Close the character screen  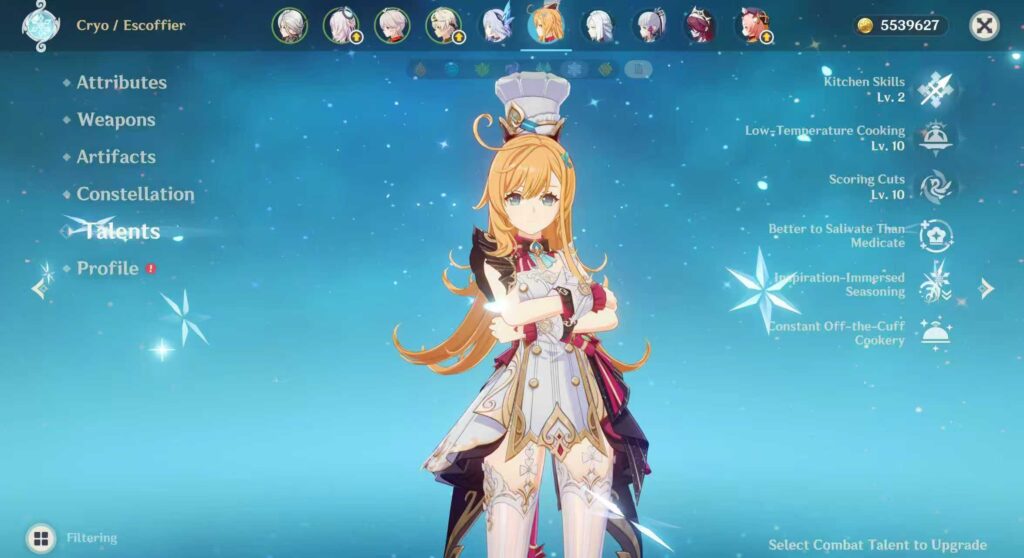pyautogui.click(x=984, y=26)
